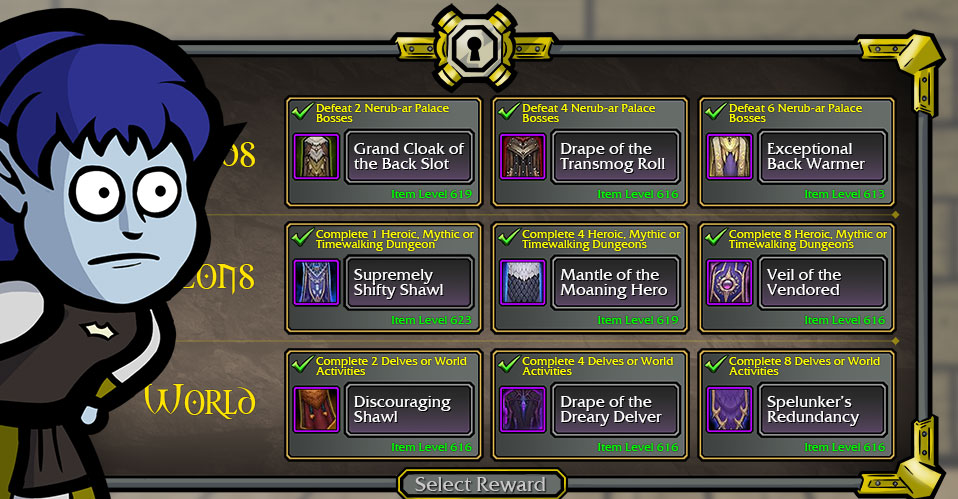Pick the Exceptional Back Warmer reward
This screenshot has height=499, width=958.
pyautogui.click(x=821, y=157)
